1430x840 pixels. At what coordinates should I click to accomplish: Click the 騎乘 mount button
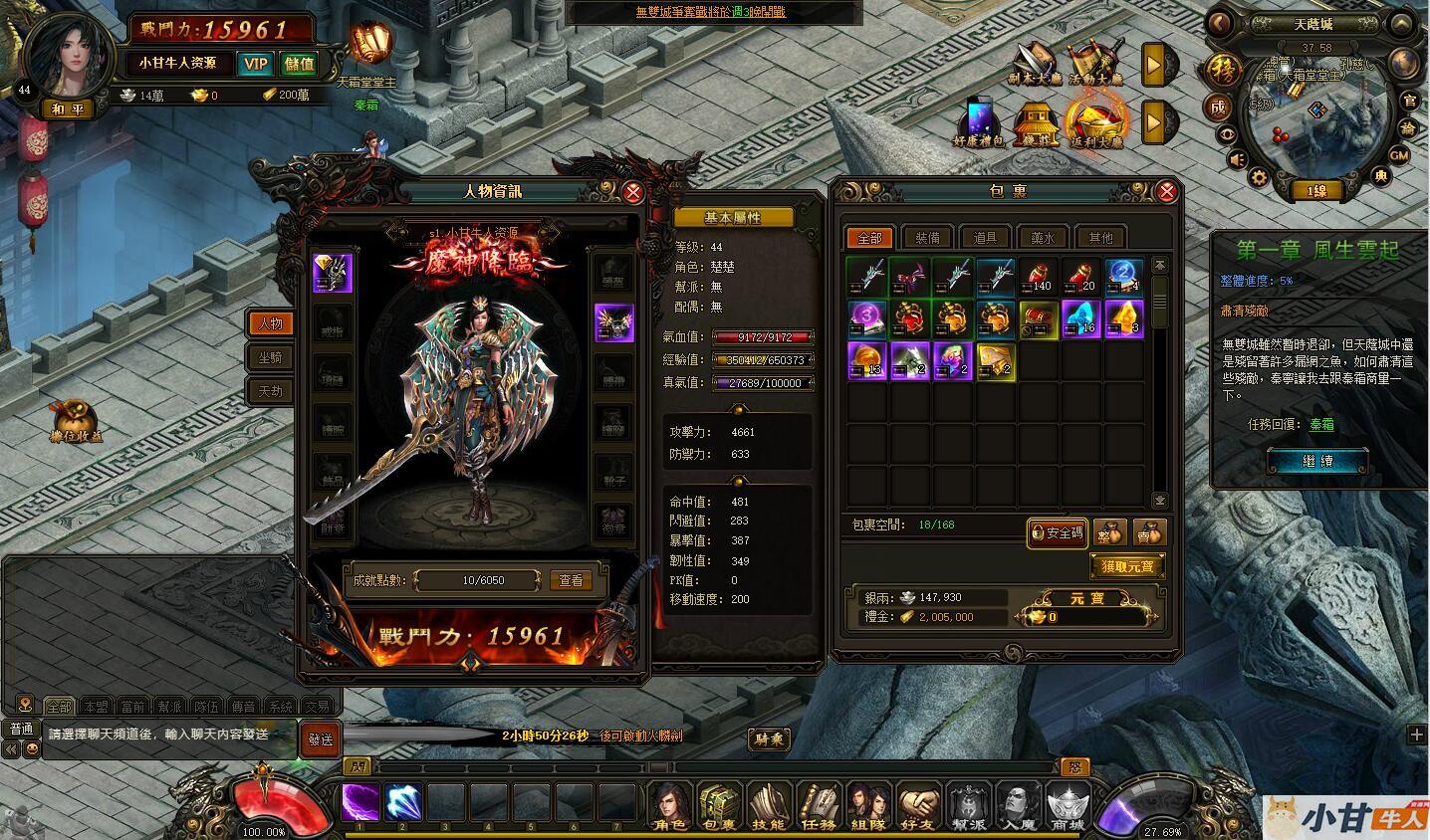(769, 738)
